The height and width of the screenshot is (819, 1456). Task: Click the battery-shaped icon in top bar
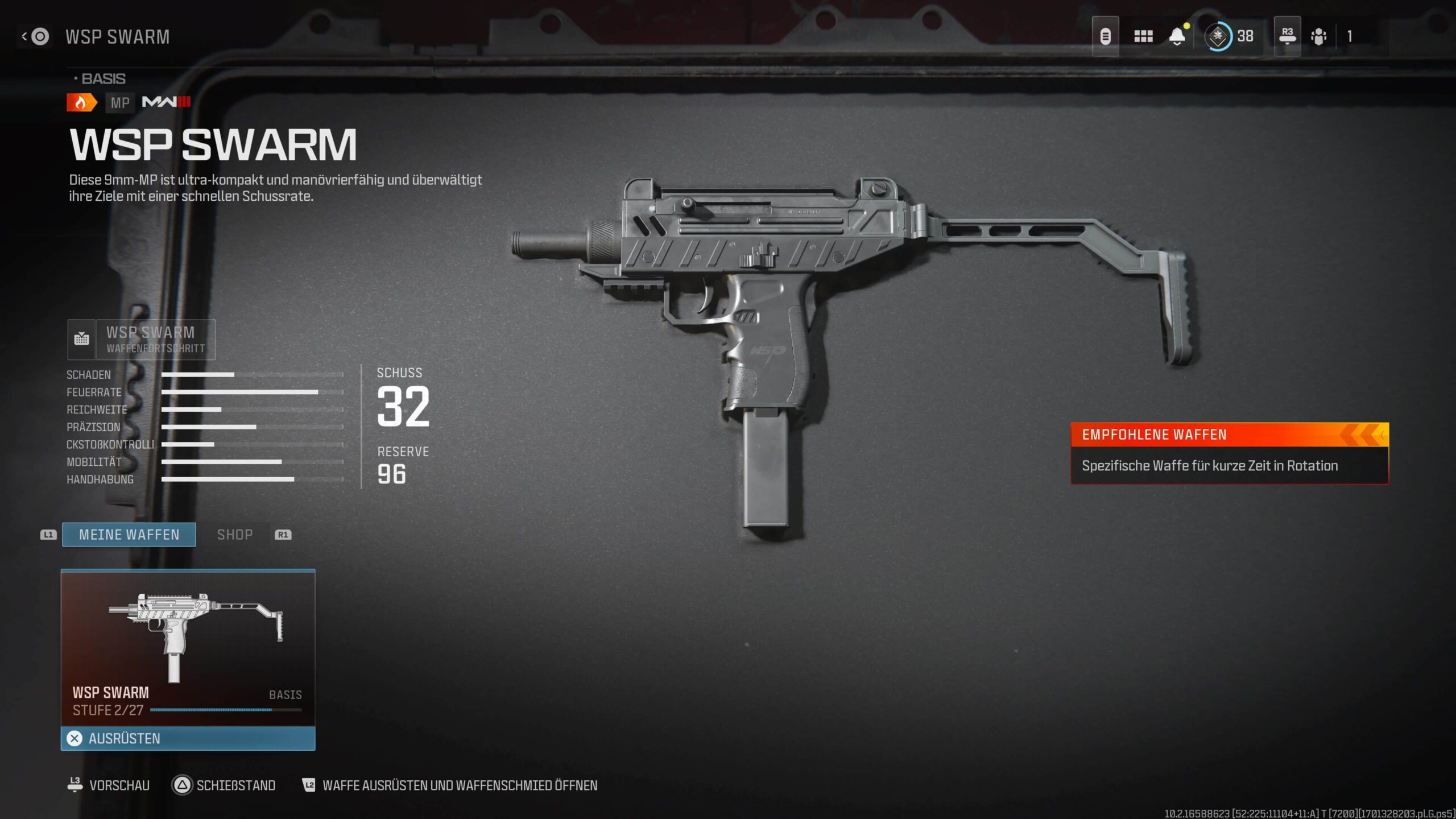pyautogui.click(x=1105, y=37)
